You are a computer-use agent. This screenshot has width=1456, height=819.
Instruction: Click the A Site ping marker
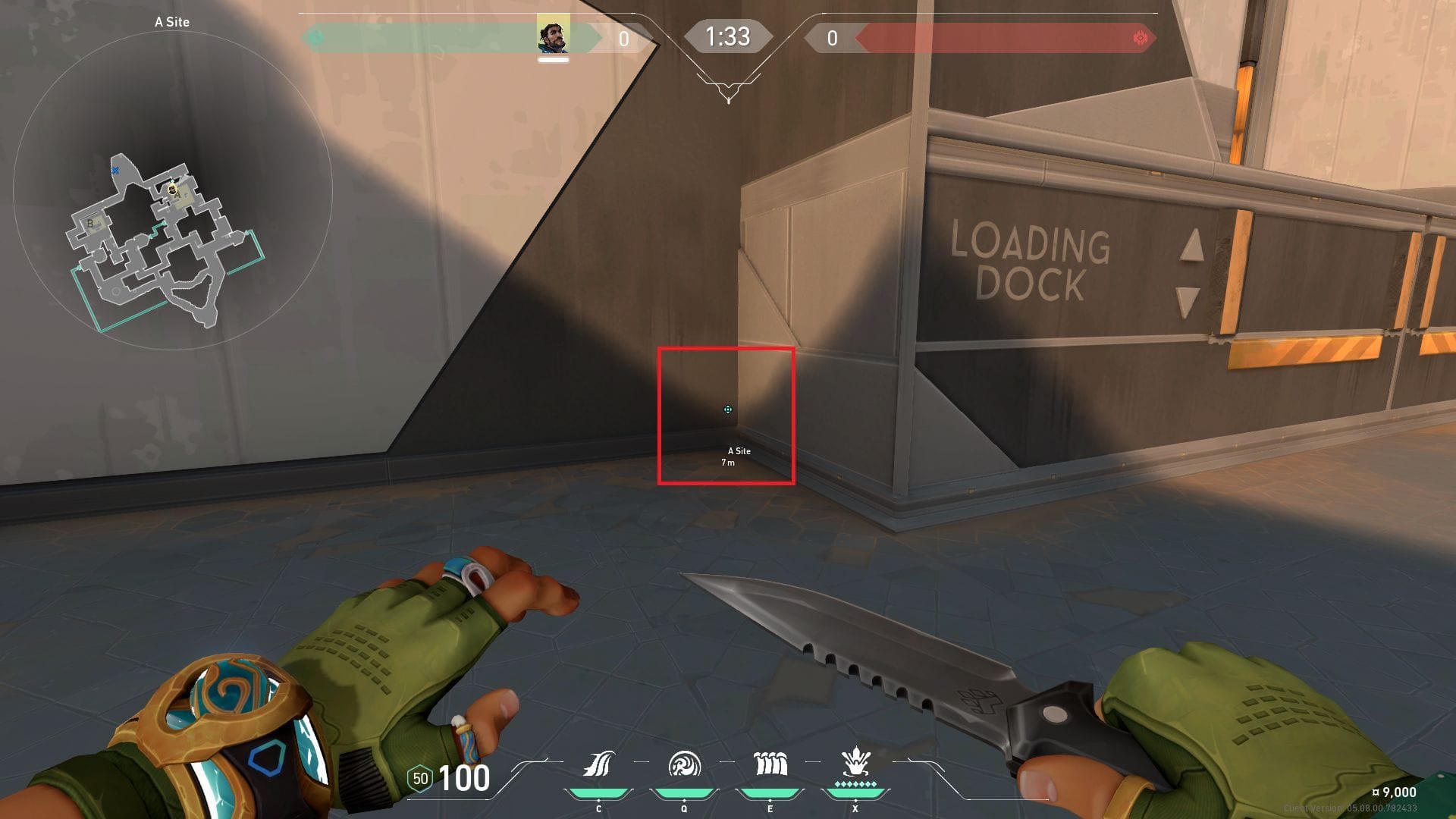(x=728, y=409)
